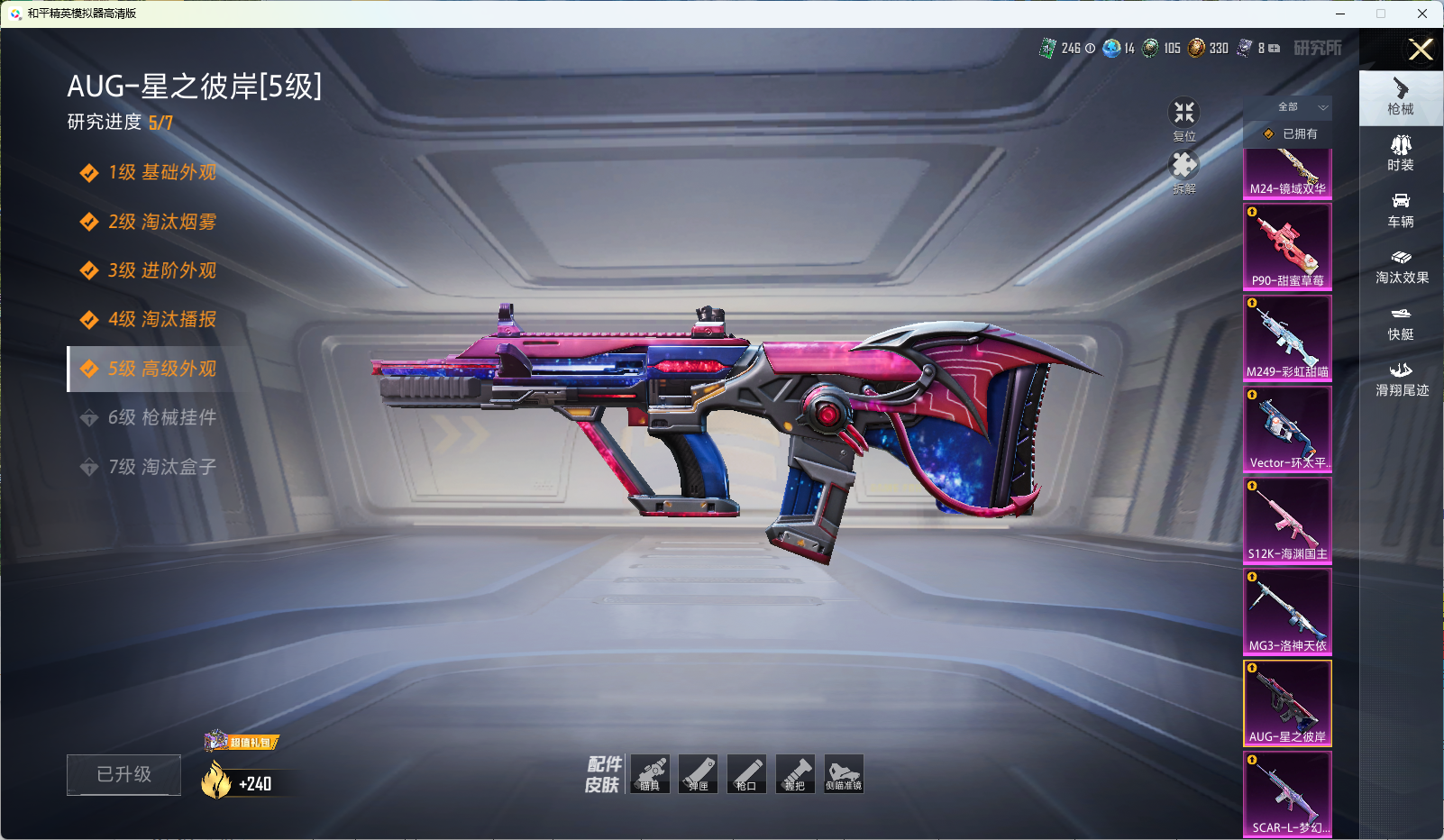Open the 超值礼包 value pack offer
1444x840 pixels.
tap(242, 742)
